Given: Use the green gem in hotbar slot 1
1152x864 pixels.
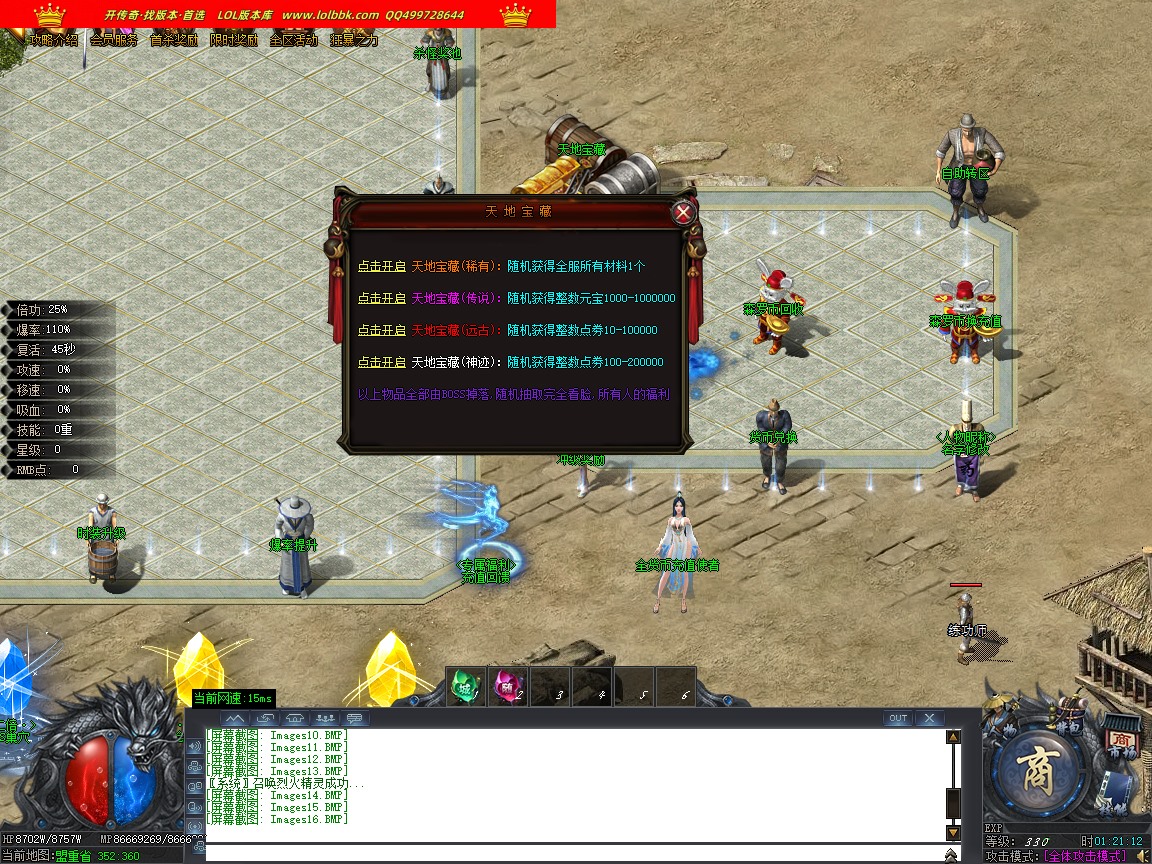Looking at the screenshot, I should [465, 686].
